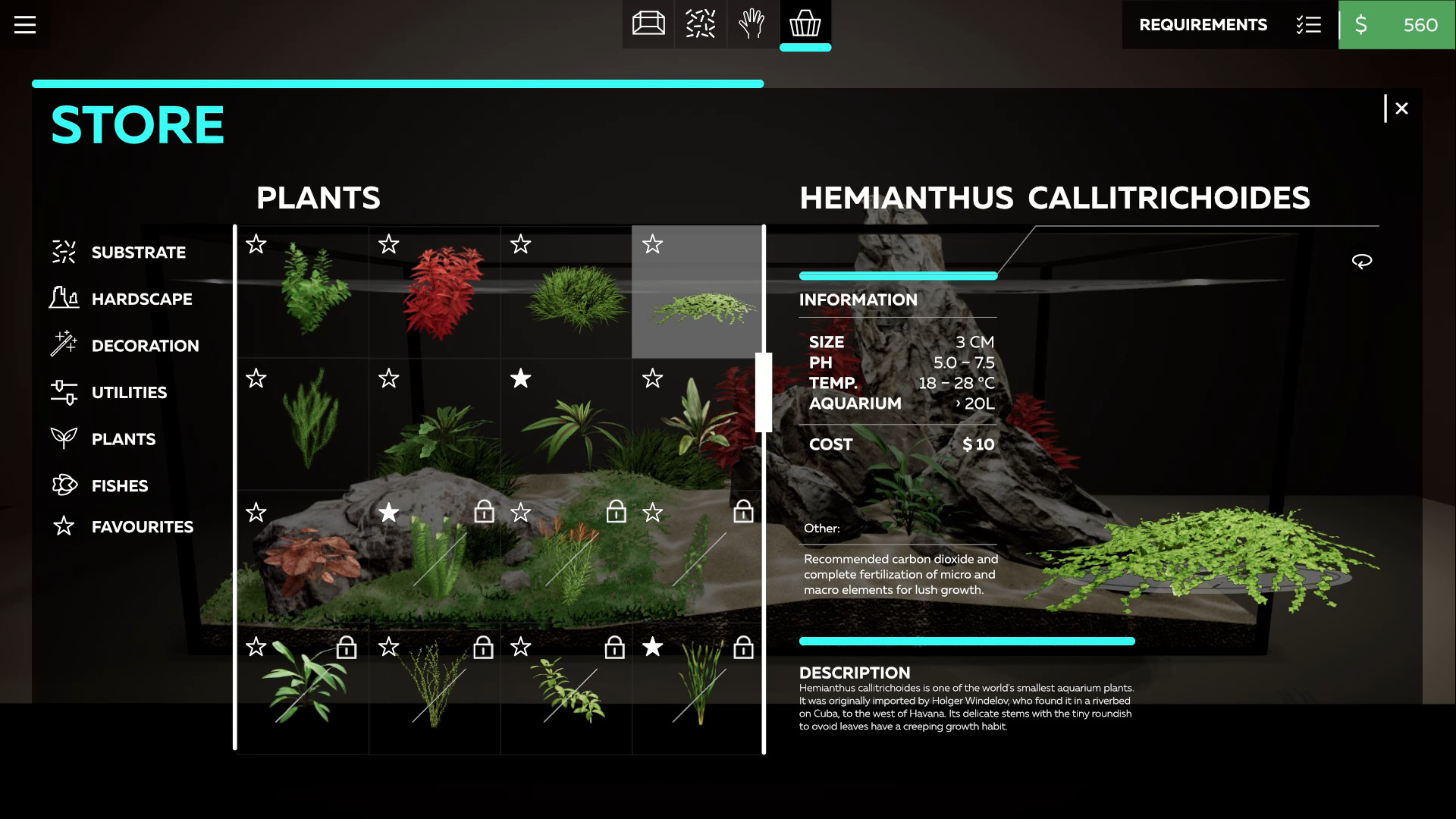Unfavorite the plant with the filled star in row two
The image size is (1456, 819).
pos(520,379)
